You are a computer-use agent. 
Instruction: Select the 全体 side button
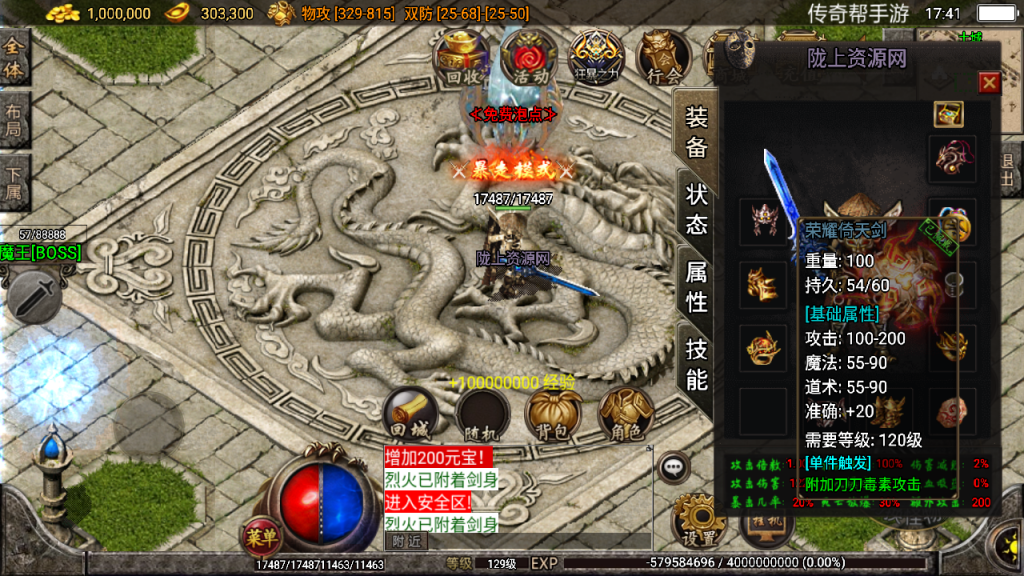click(x=14, y=58)
